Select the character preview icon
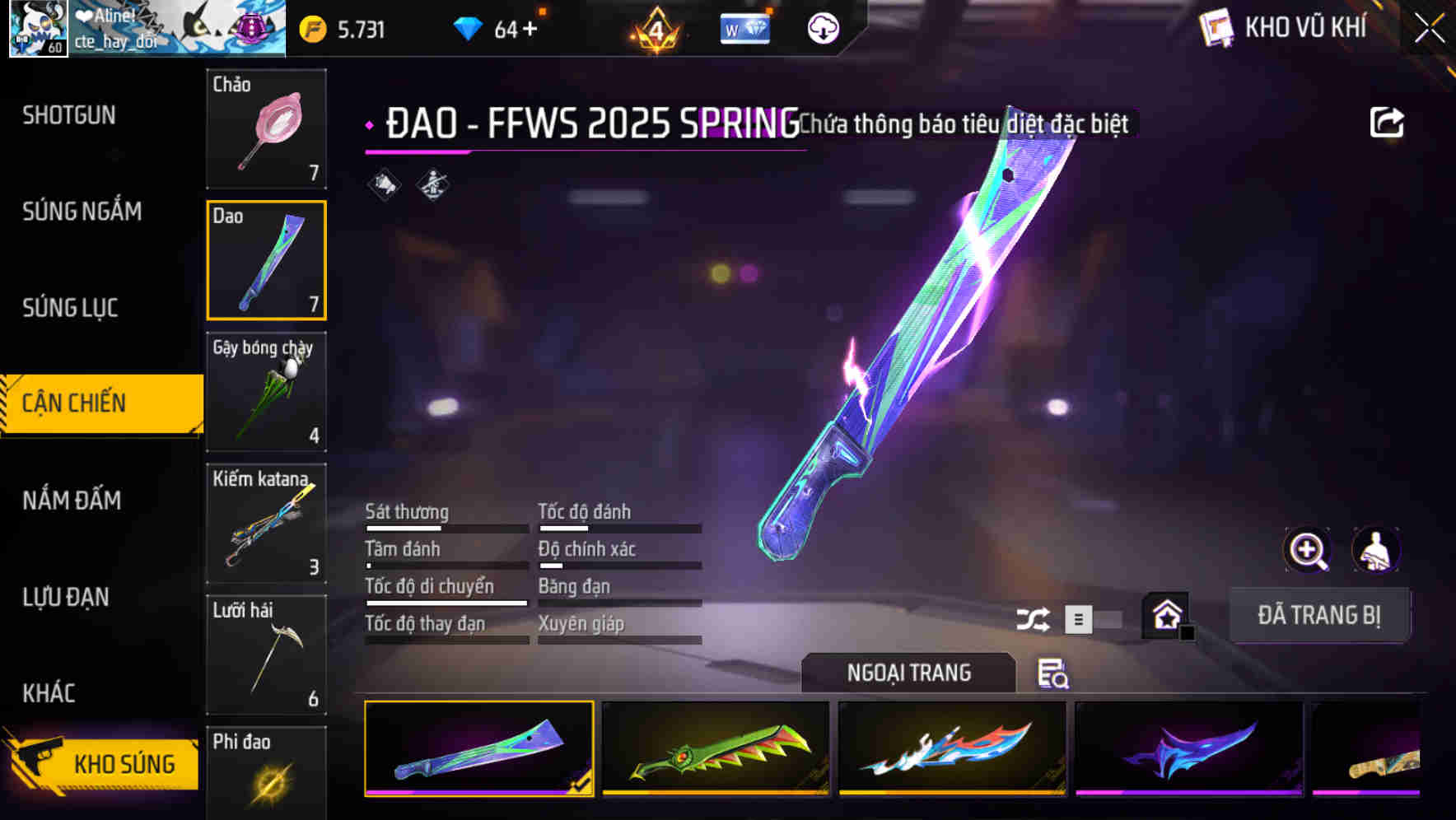The image size is (1456, 820). pyautogui.click(x=1374, y=550)
